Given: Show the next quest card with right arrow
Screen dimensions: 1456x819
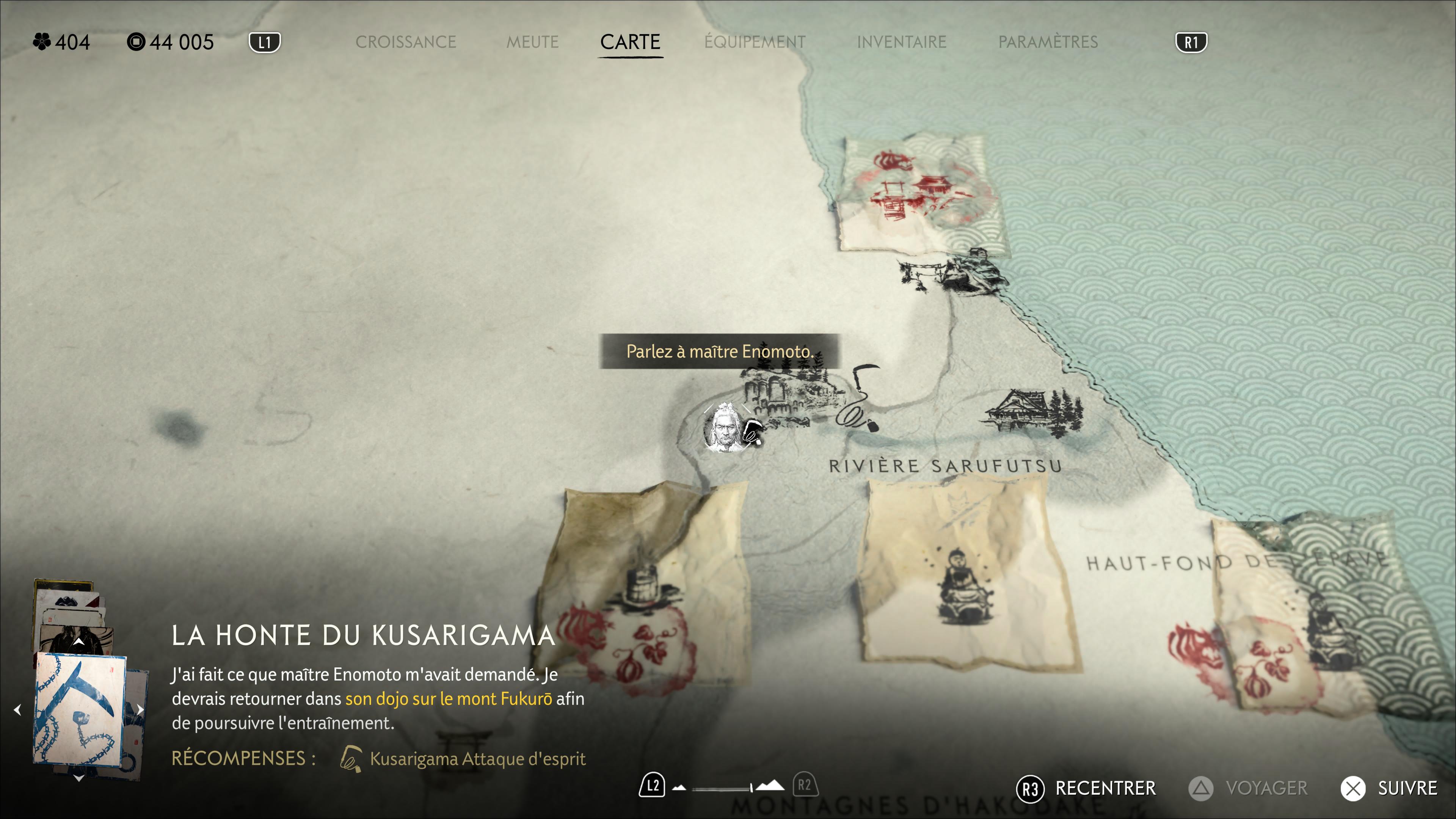Looking at the screenshot, I should coord(140,709).
